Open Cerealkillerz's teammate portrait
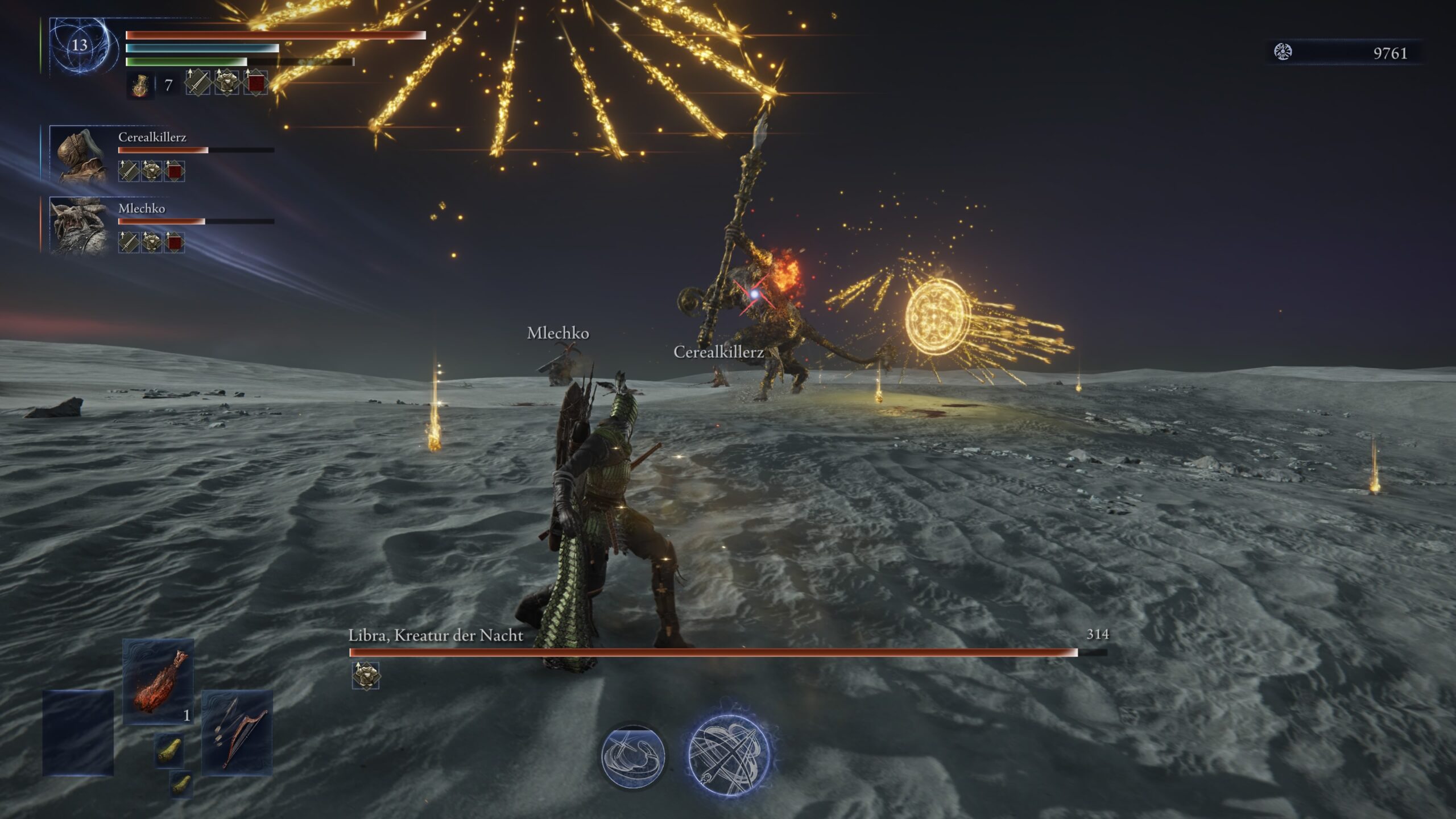The height and width of the screenshot is (819, 1456). click(x=80, y=155)
